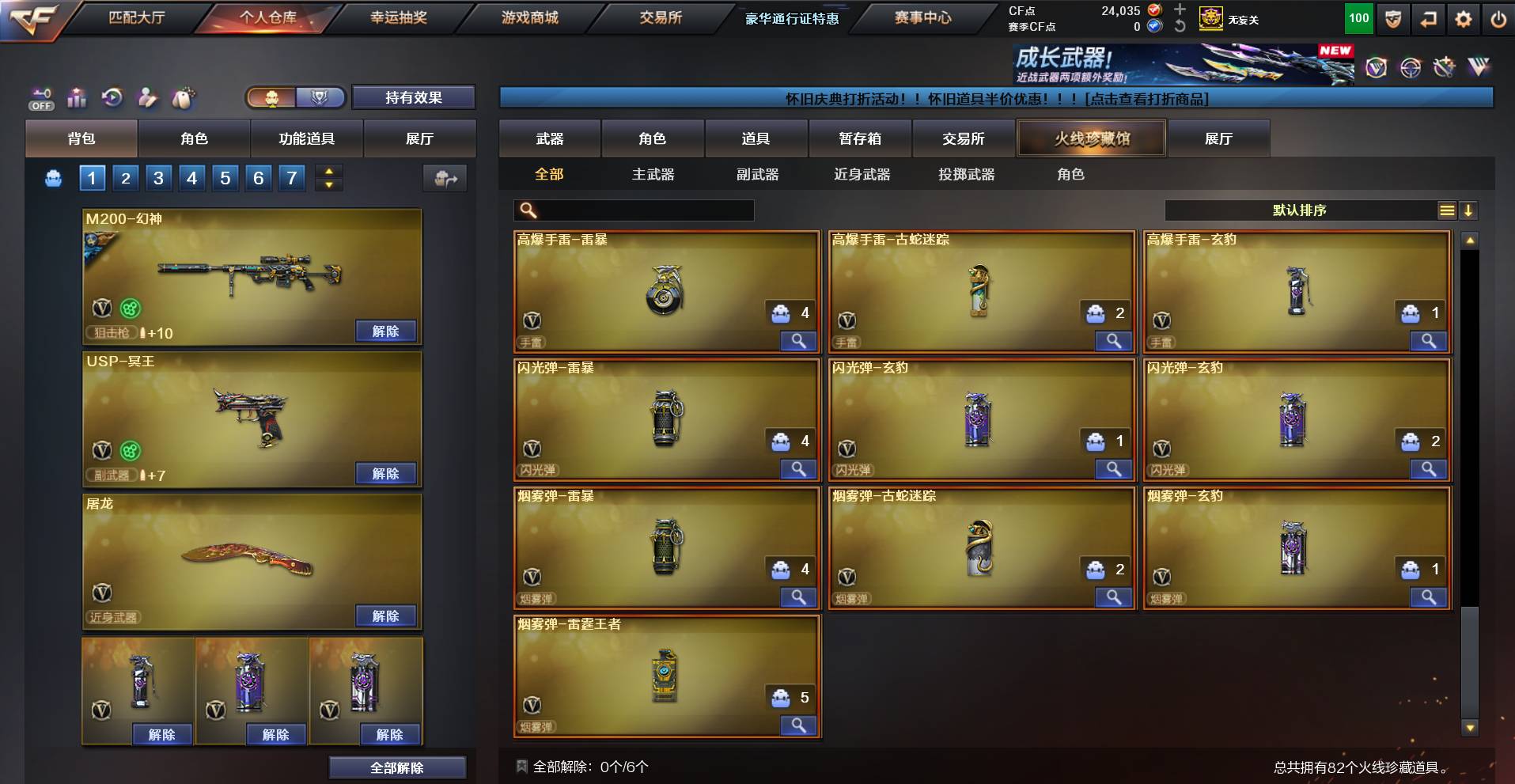Click the up arrow beside backpack number 7

point(329,172)
